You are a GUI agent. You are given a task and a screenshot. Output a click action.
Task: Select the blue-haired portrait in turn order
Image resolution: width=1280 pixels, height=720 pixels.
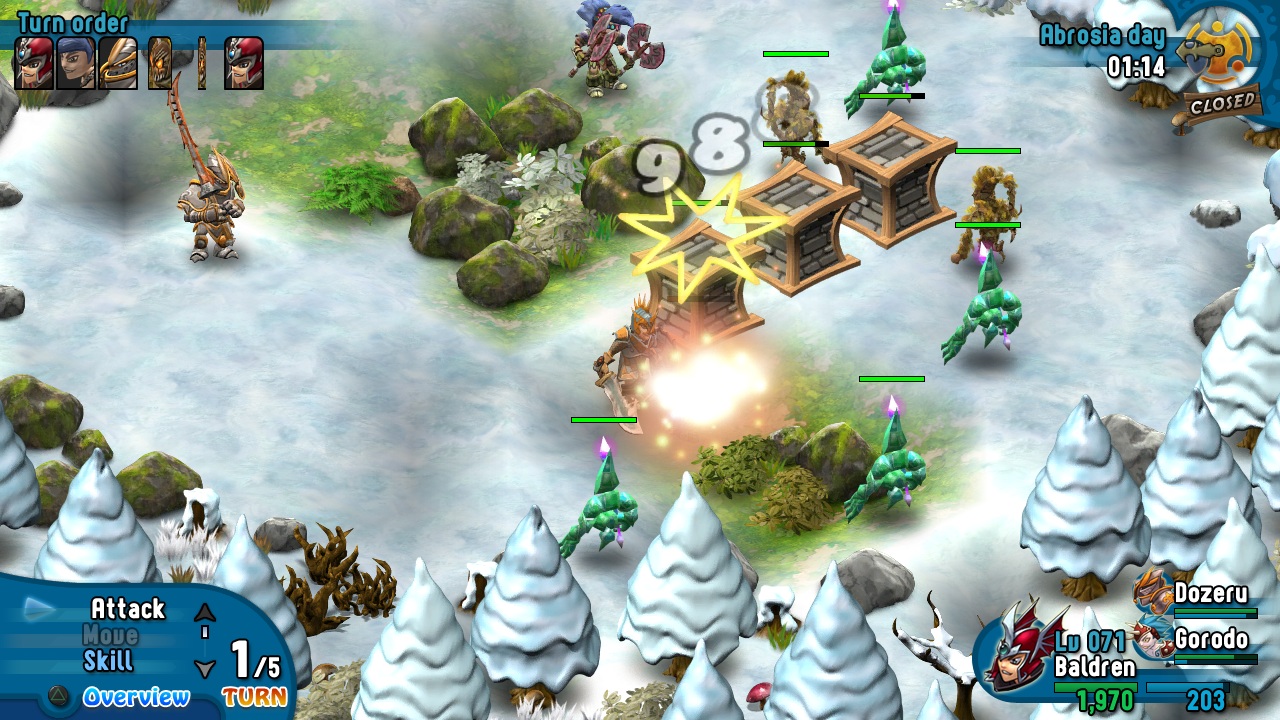coord(75,63)
